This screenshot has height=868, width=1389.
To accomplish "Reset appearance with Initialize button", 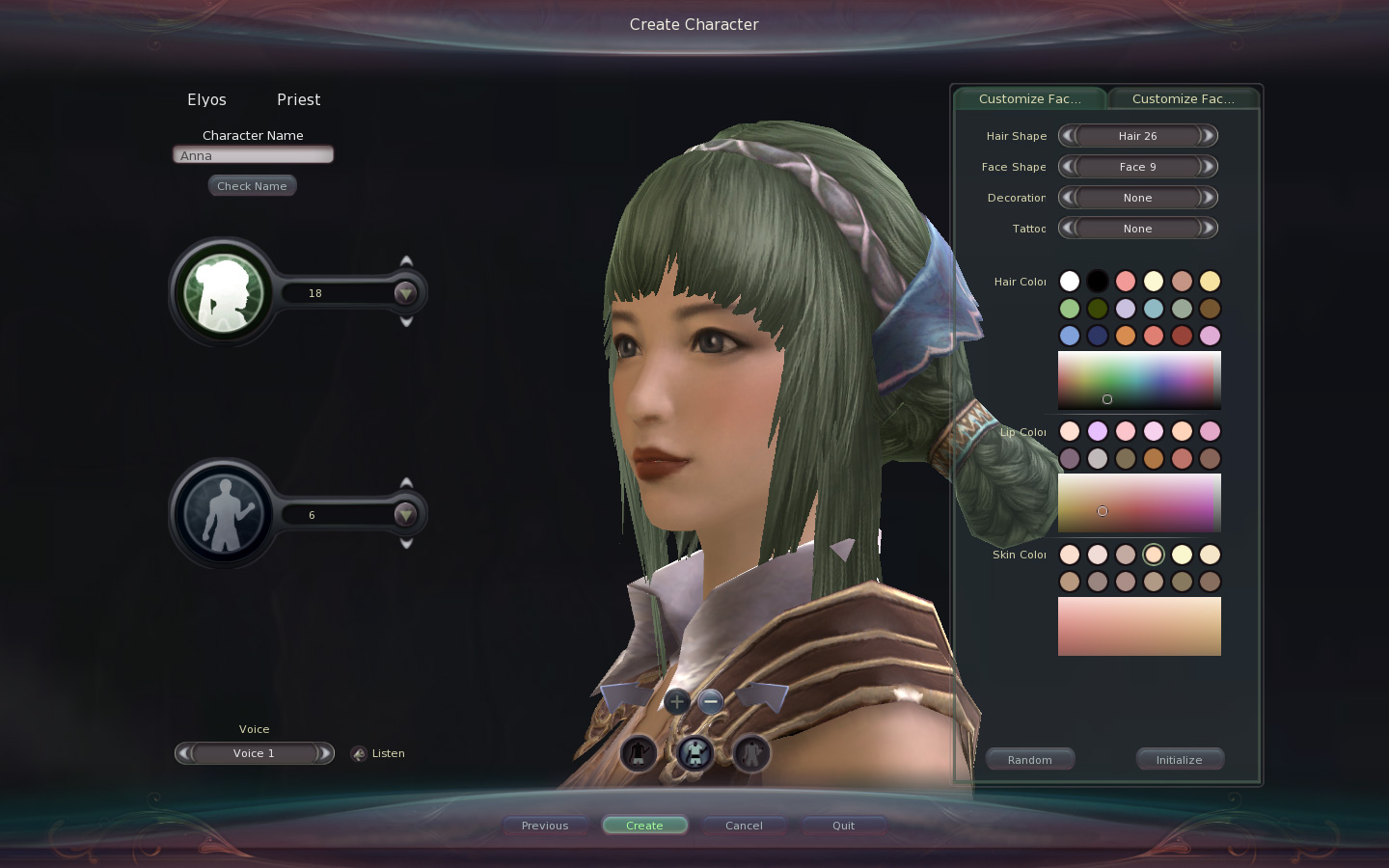I will pyautogui.click(x=1179, y=760).
